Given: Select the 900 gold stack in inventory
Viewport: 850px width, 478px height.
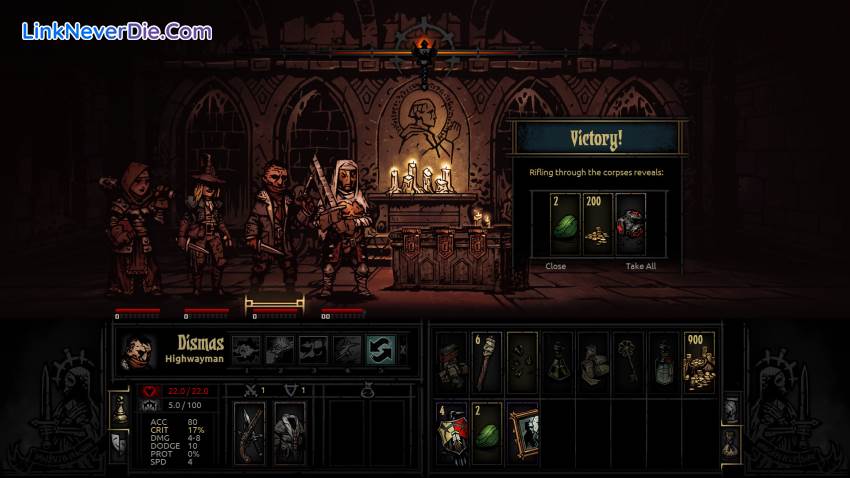Looking at the screenshot, I should [699, 360].
